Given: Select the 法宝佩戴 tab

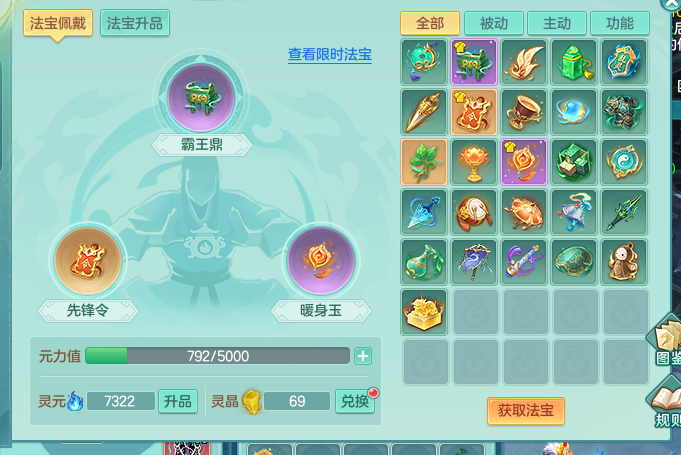Looking at the screenshot, I should click(x=58, y=23).
